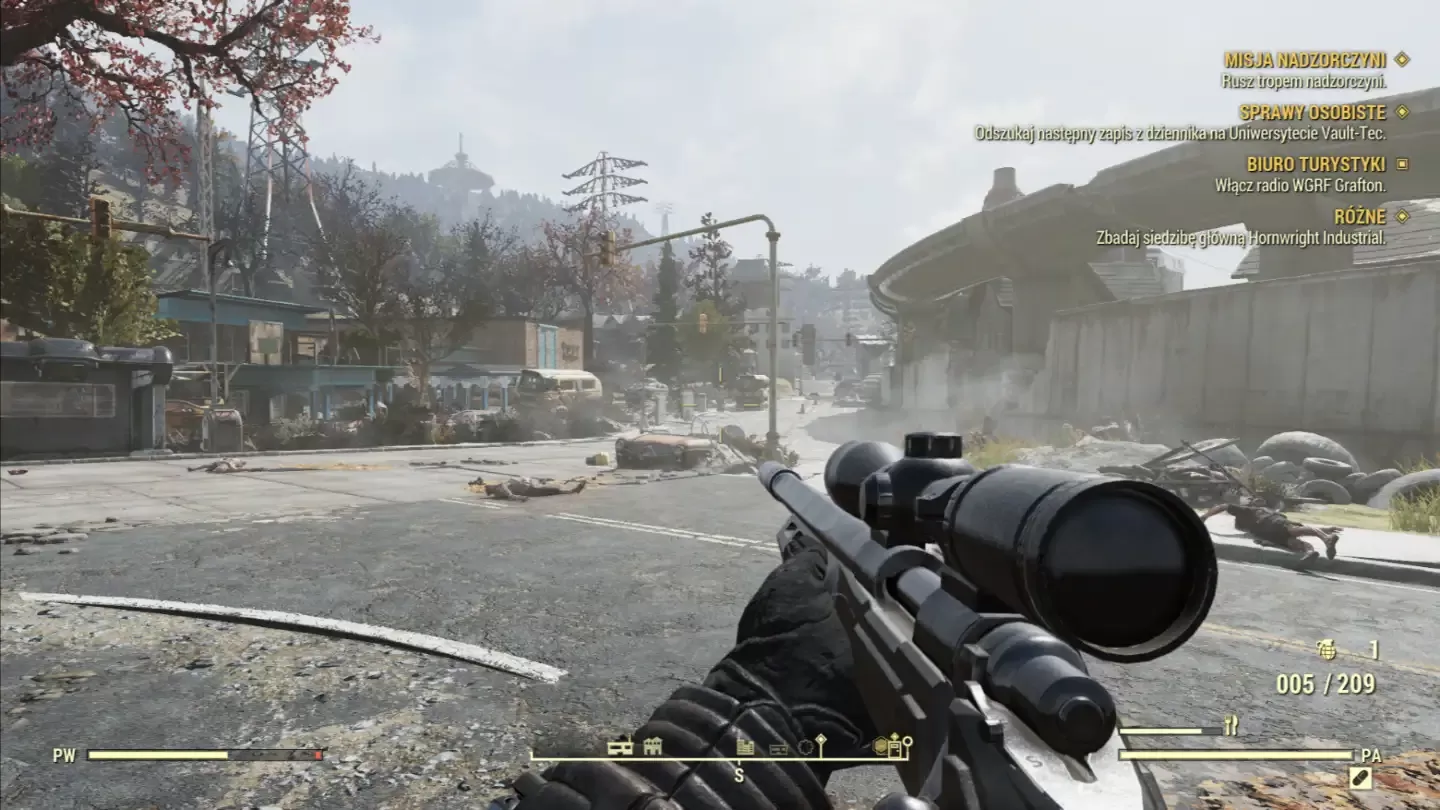Click the twin-house marker on the compass
The image size is (1440, 810).
coord(653,745)
